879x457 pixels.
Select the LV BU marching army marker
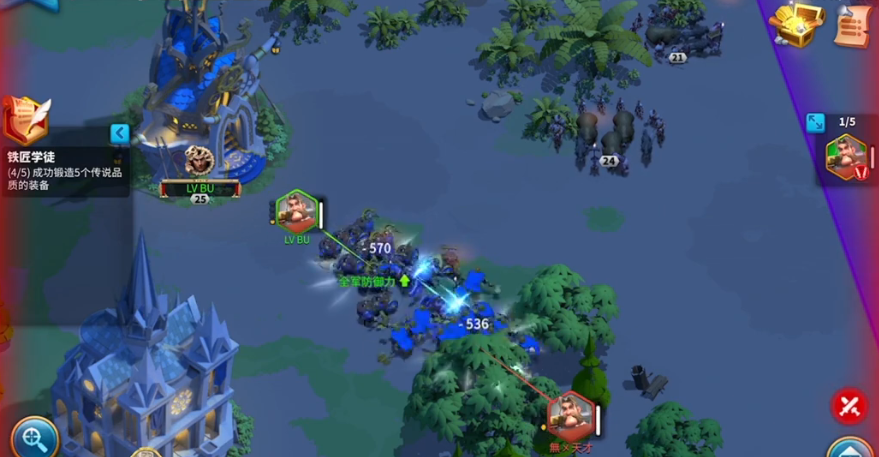click(x=297, y=211)
